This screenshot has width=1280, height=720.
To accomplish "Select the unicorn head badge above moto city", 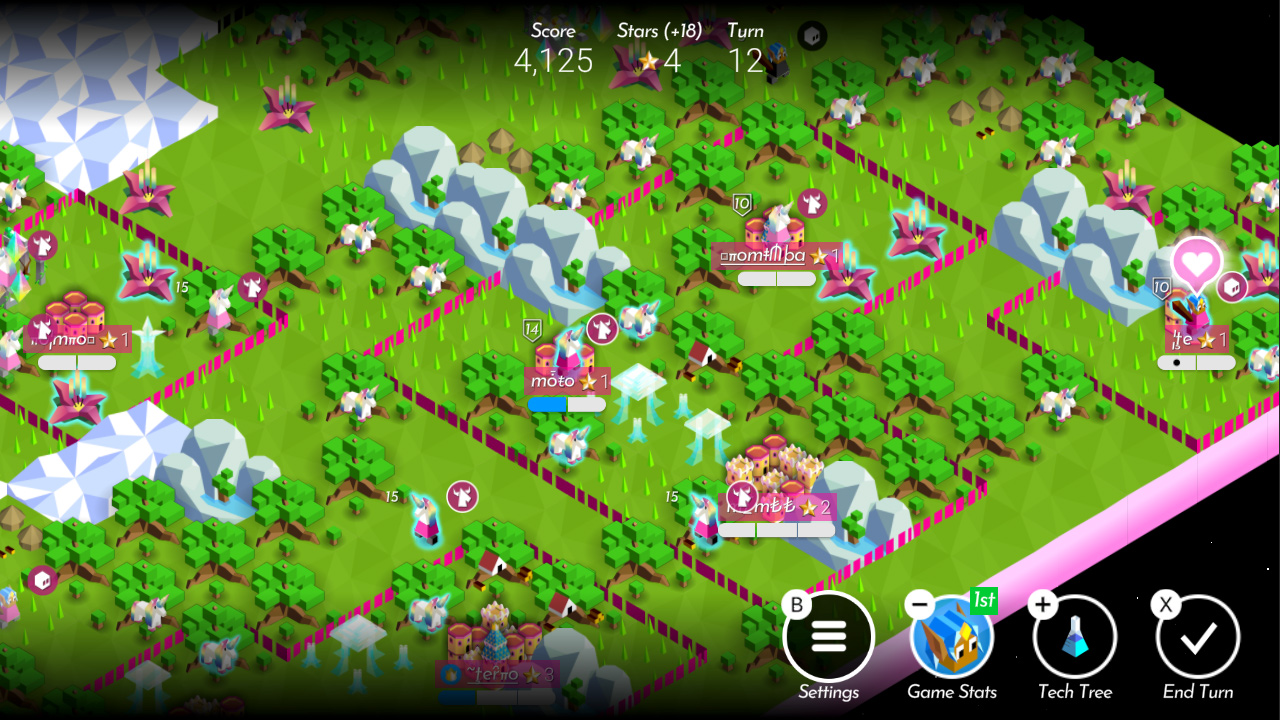I will (x=600, y=330).
